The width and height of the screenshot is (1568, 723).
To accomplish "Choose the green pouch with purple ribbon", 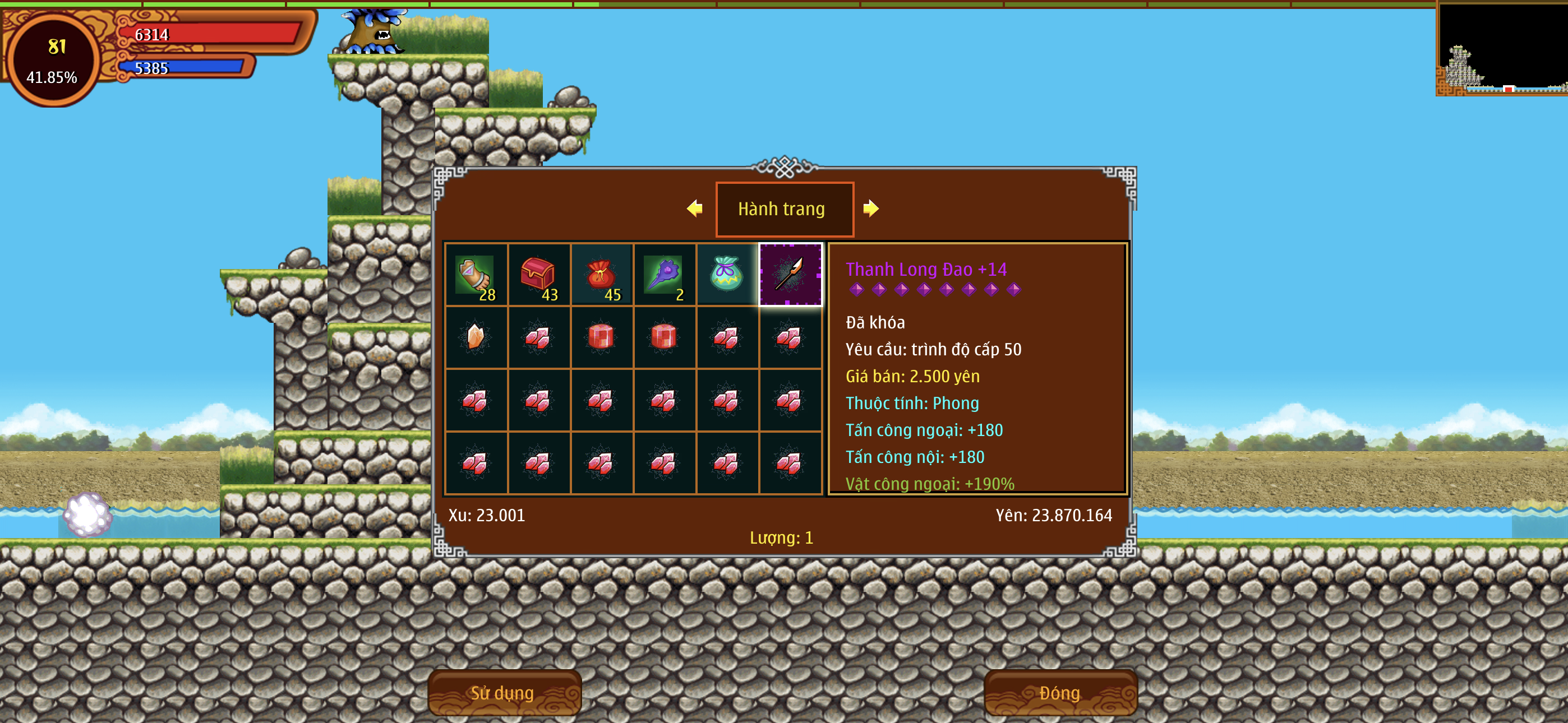I will [x=727, y=275].
